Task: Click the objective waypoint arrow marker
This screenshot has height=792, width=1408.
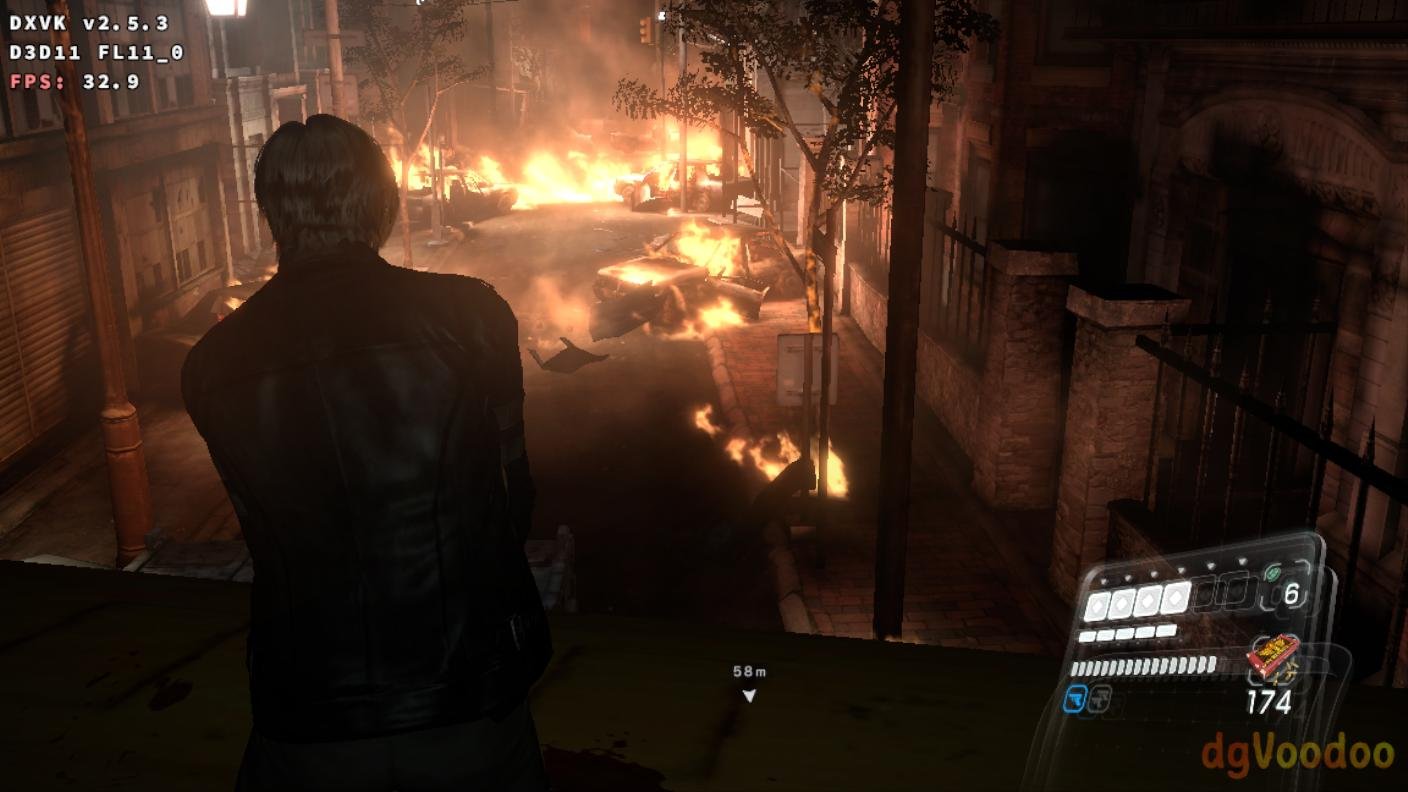Action: point(749,695)
